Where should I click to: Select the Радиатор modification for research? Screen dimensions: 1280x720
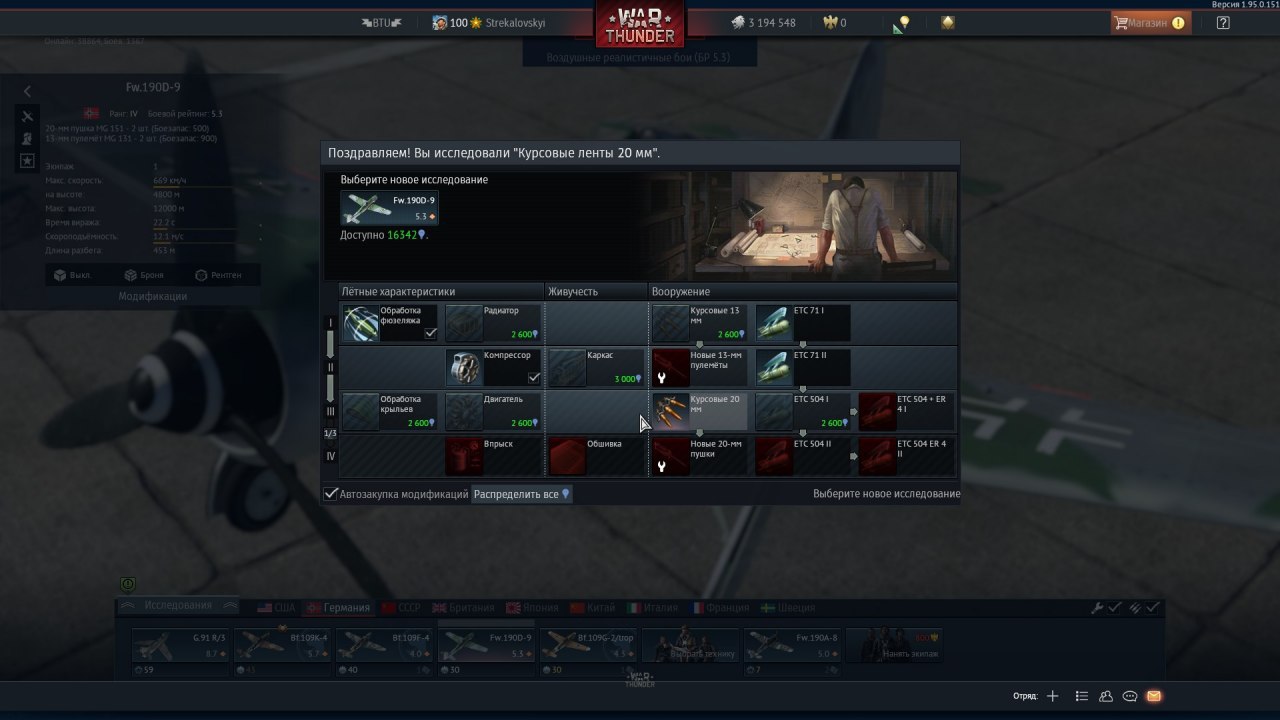(493, 323)
